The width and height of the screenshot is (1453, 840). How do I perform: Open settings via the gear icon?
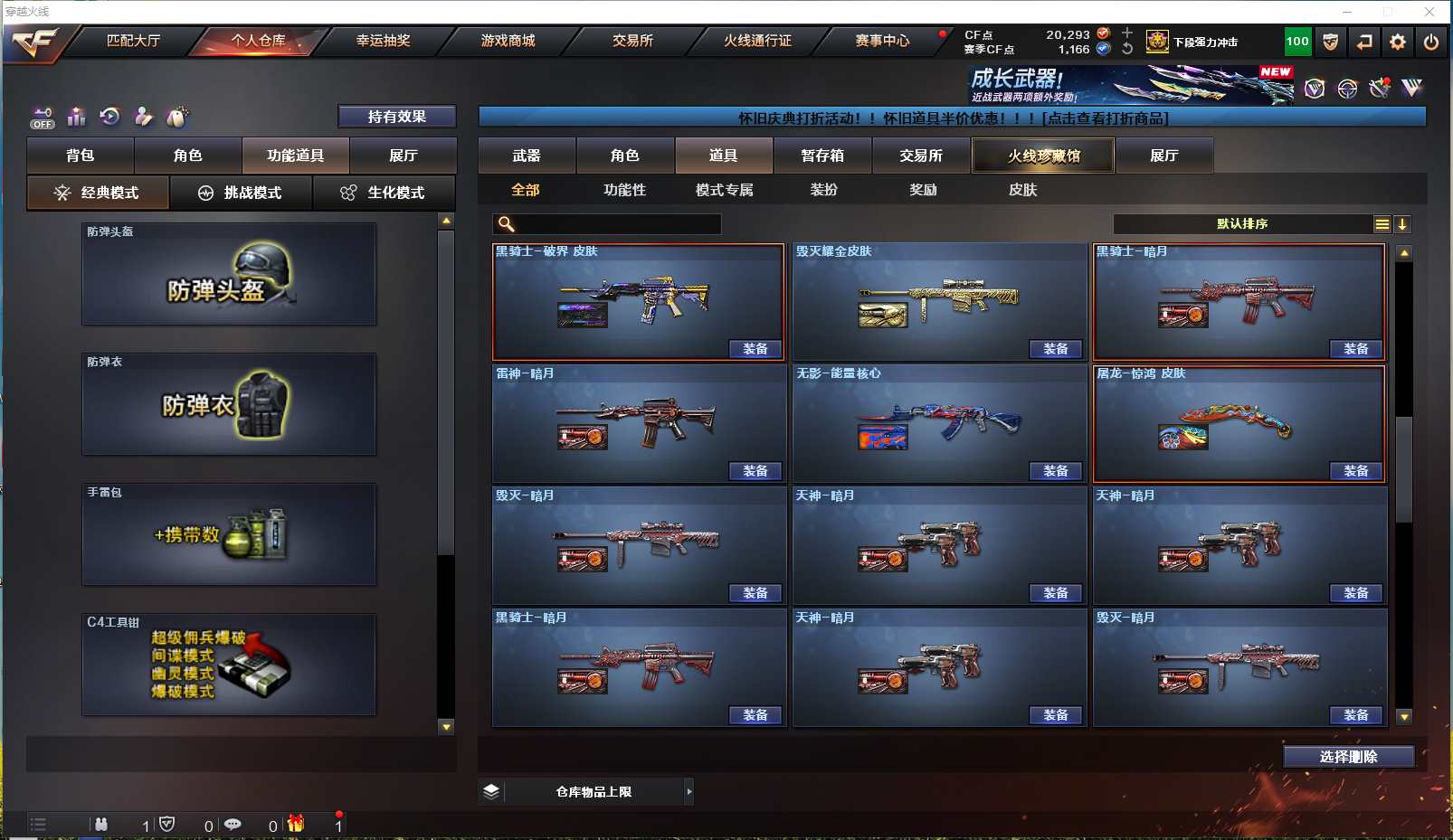1398,42
